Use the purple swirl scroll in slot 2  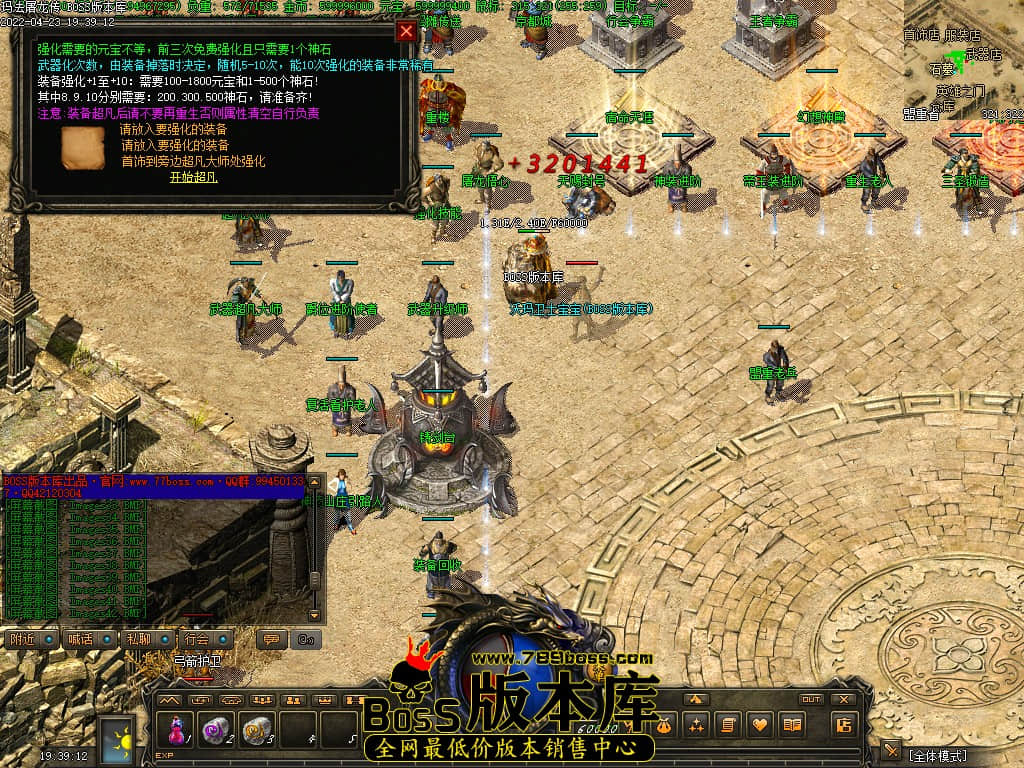click(214, 731)
